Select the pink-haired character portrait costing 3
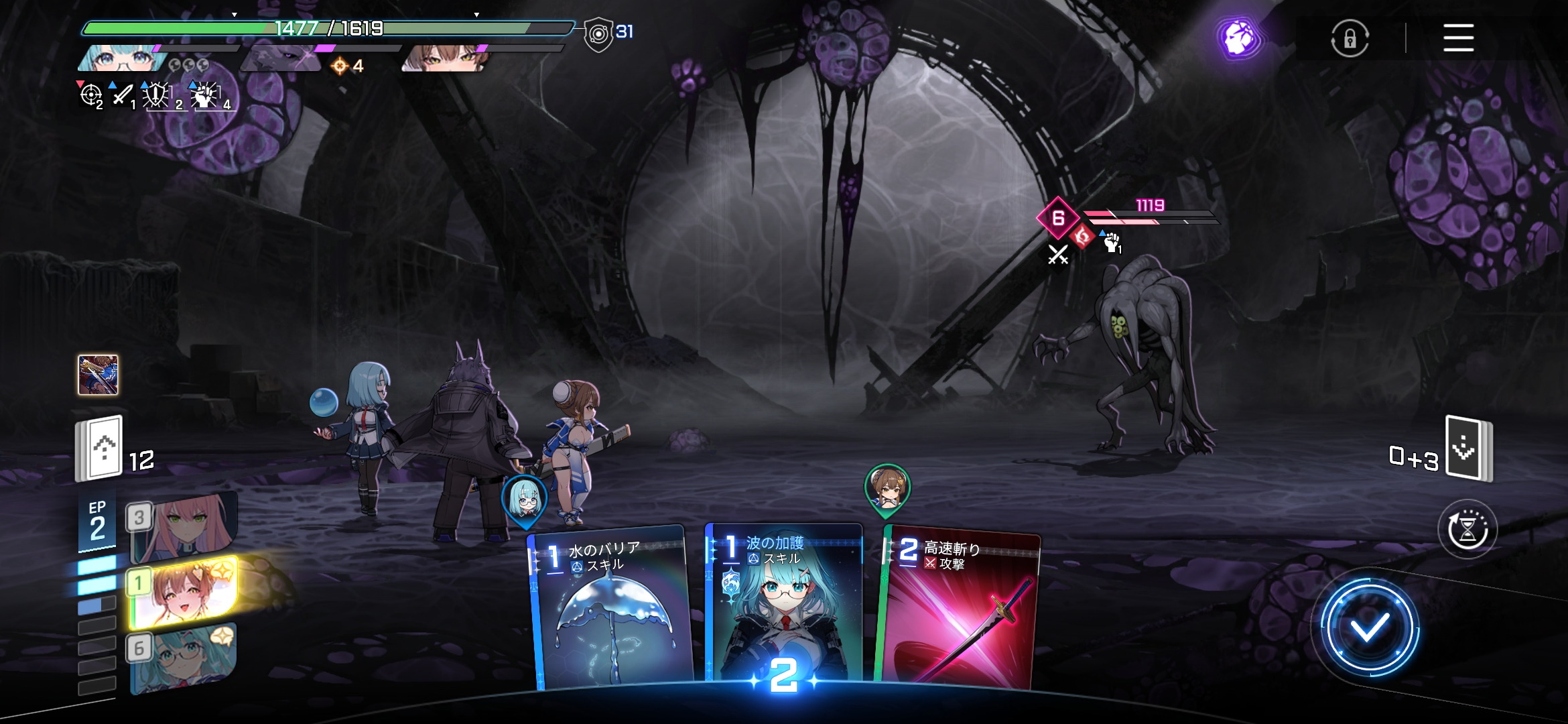The height and width of the screenshot is (724, 1568). coord(184,527)
